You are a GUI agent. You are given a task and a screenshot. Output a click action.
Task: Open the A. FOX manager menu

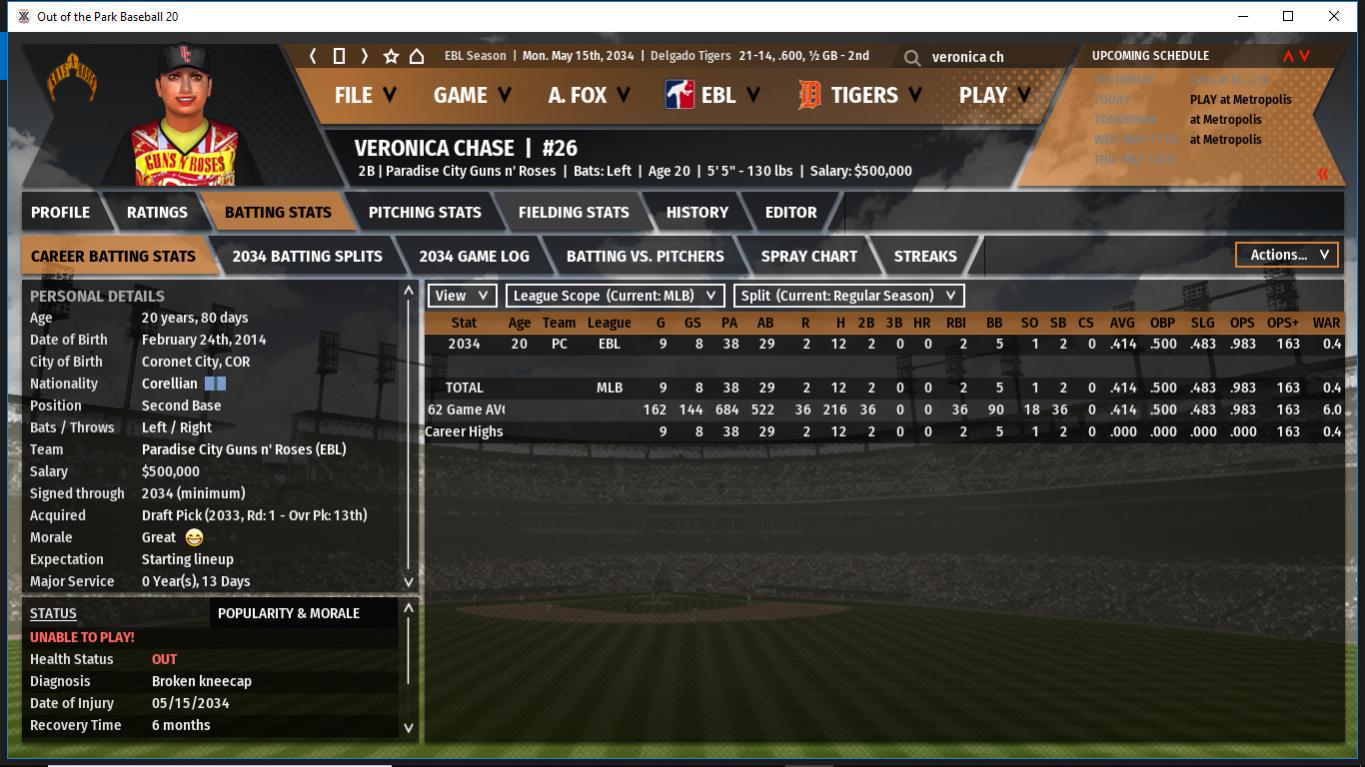coord(588,95)
